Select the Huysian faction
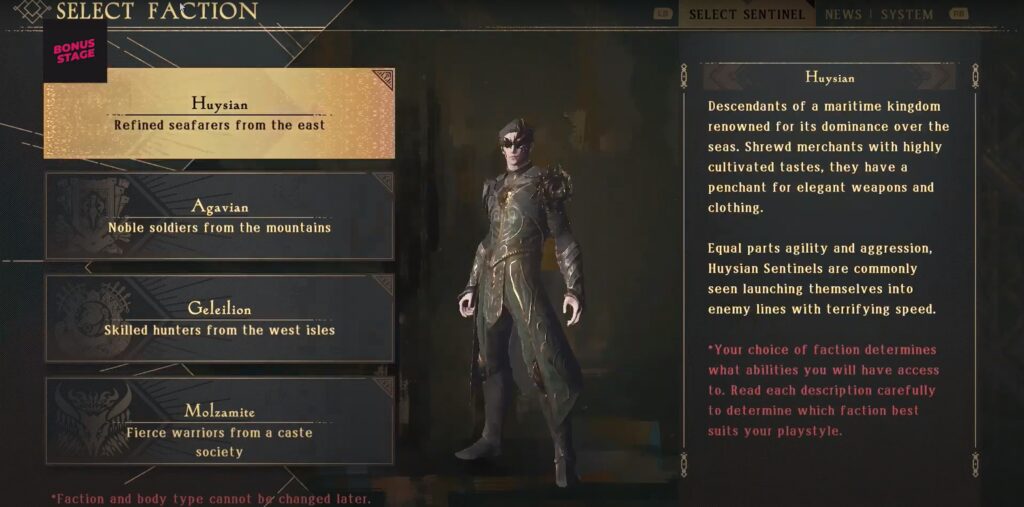 pyautogui.click(x=219, y=113)
